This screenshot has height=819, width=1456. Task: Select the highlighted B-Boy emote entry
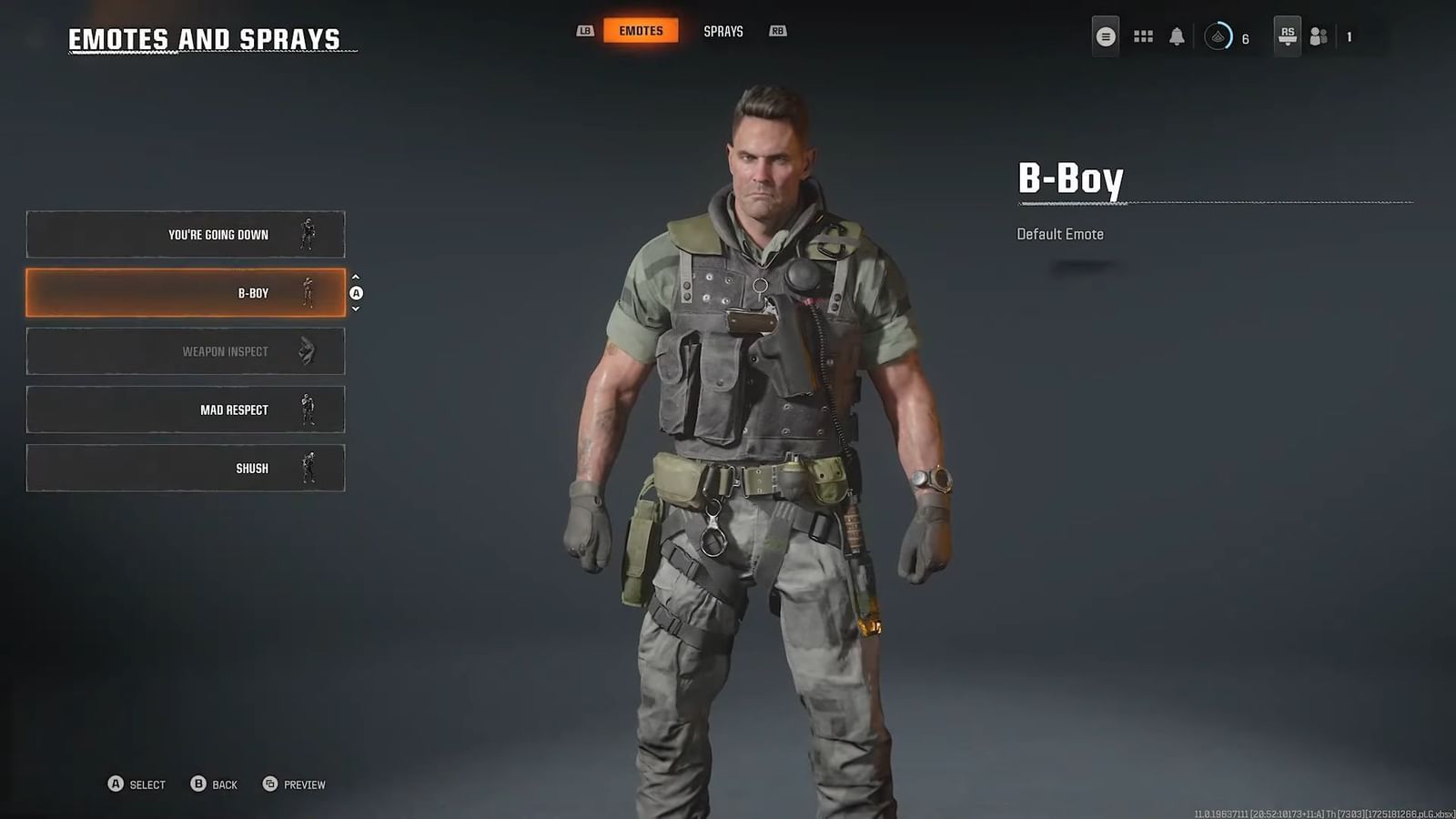click(187, 292)
